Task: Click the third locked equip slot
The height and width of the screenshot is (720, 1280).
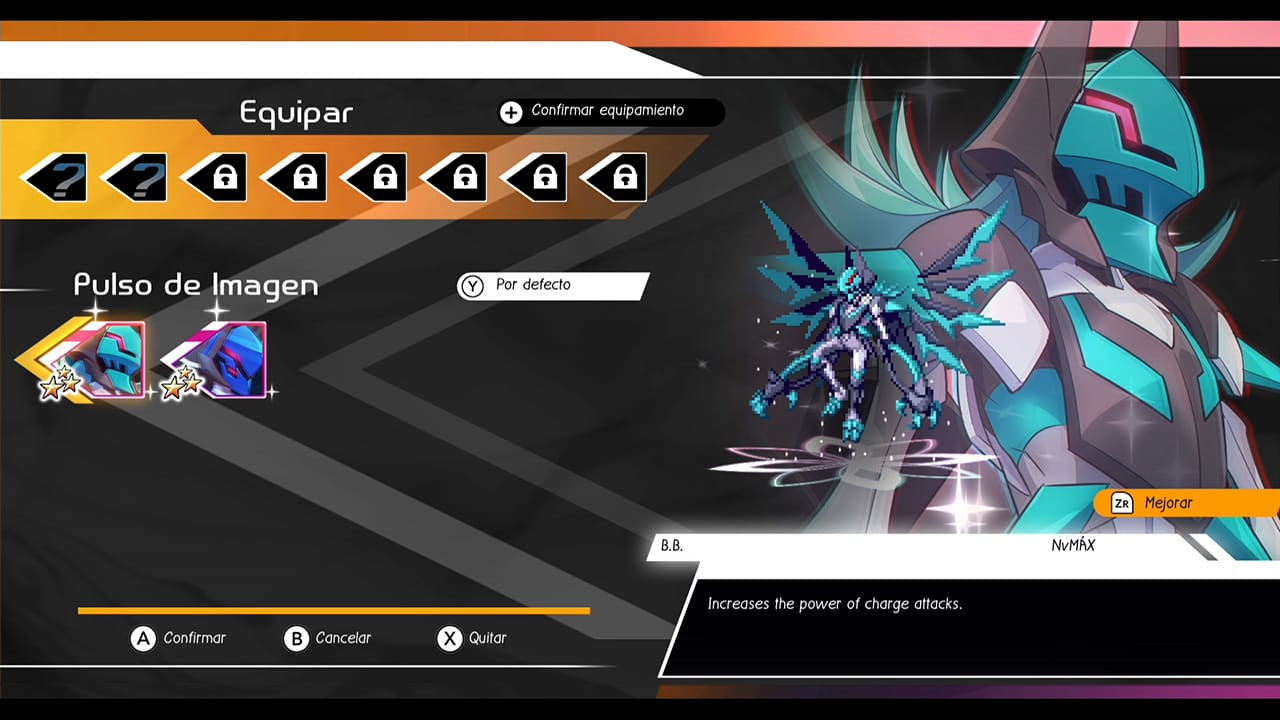Action: (x=218, y=176)
